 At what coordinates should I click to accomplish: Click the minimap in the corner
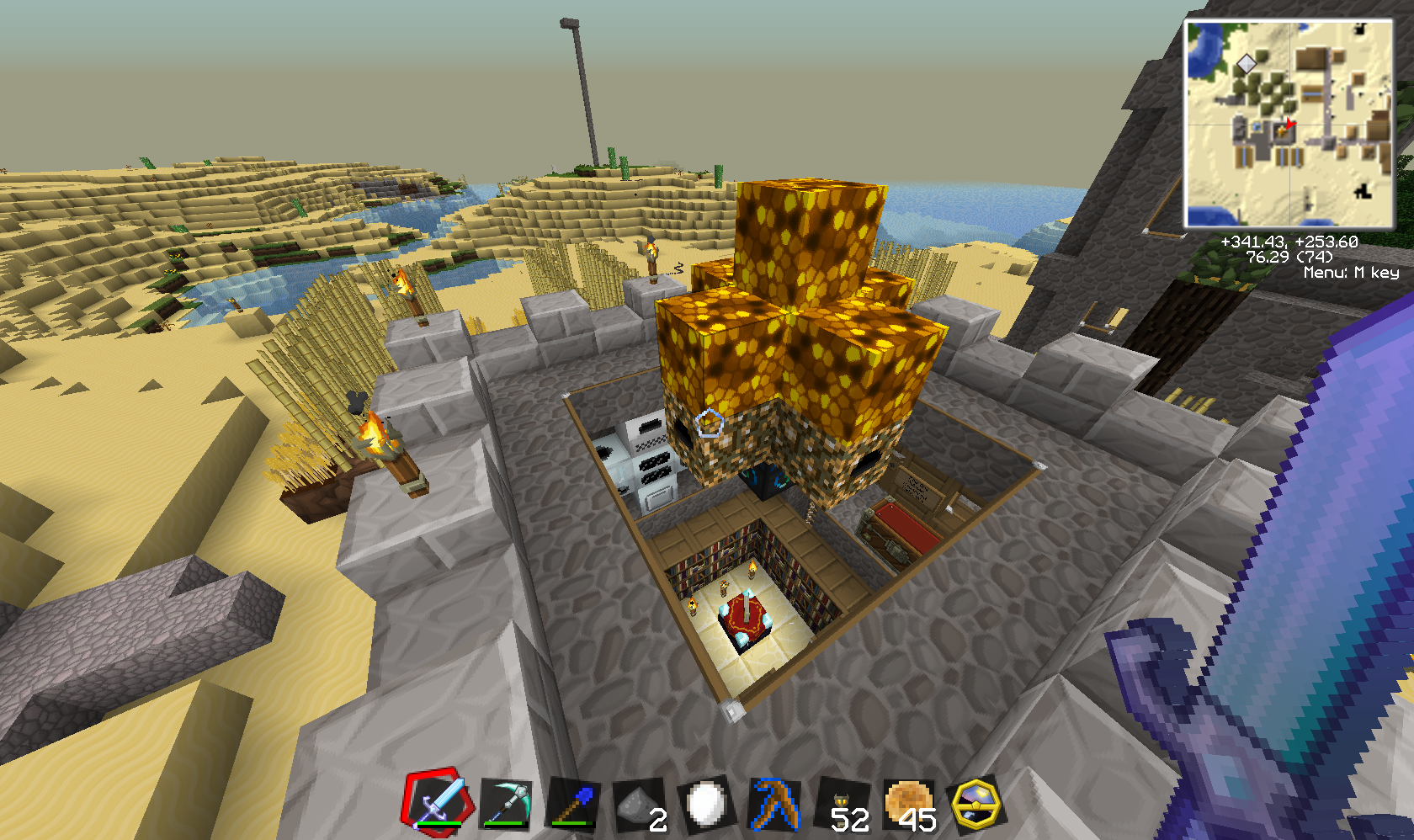tap(1289, 124)
